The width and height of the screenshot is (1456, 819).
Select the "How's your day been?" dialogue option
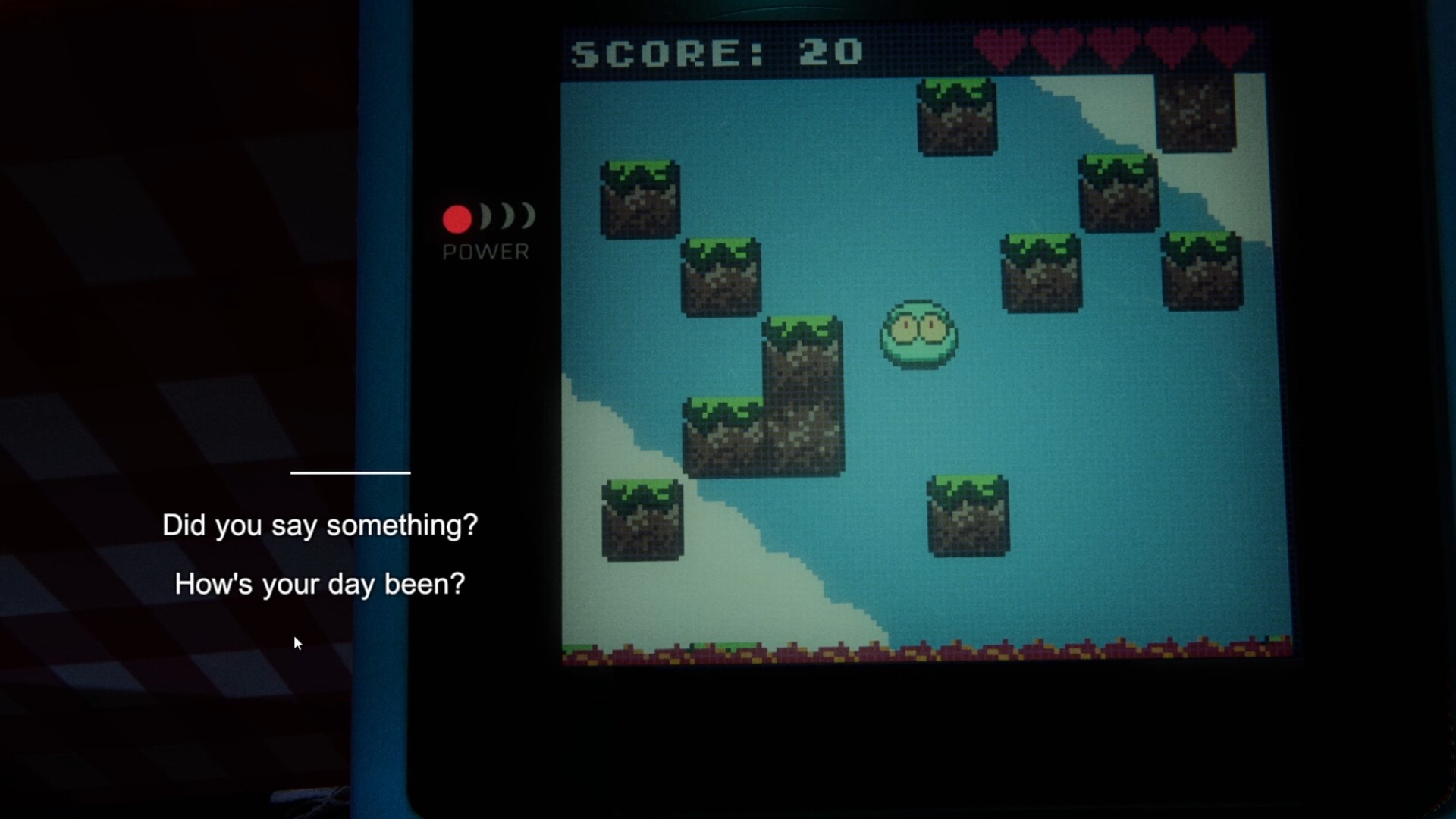pos(320,585)
